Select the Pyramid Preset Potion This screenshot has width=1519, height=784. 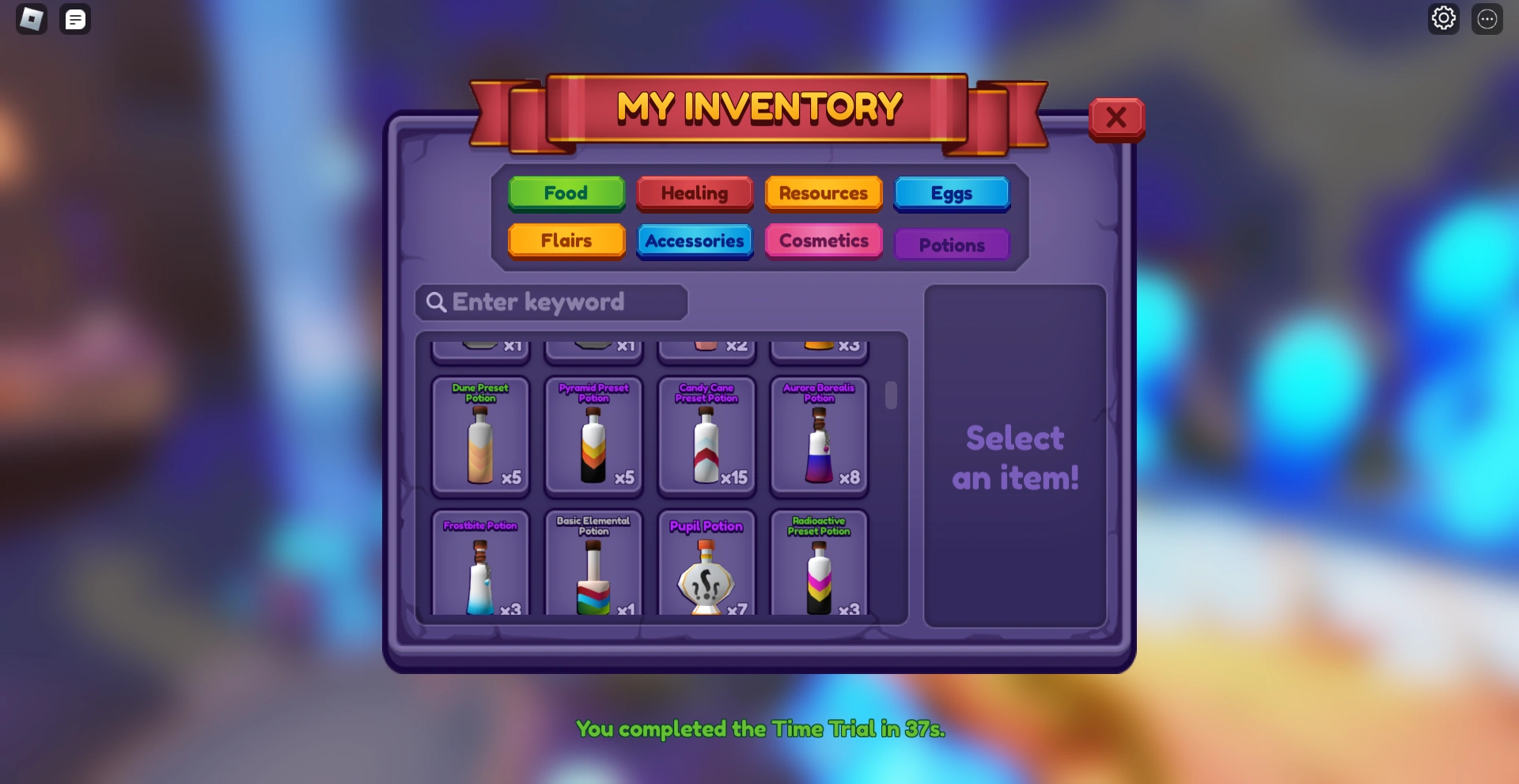[x=593, y=437]
